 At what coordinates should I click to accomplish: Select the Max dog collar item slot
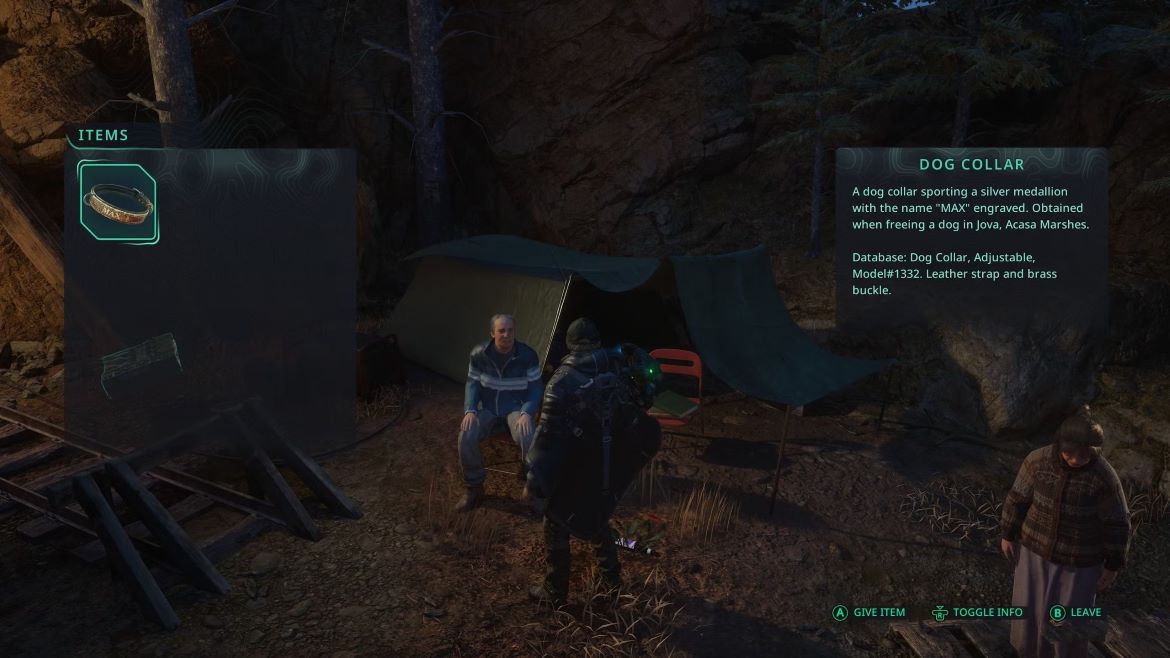118,203
